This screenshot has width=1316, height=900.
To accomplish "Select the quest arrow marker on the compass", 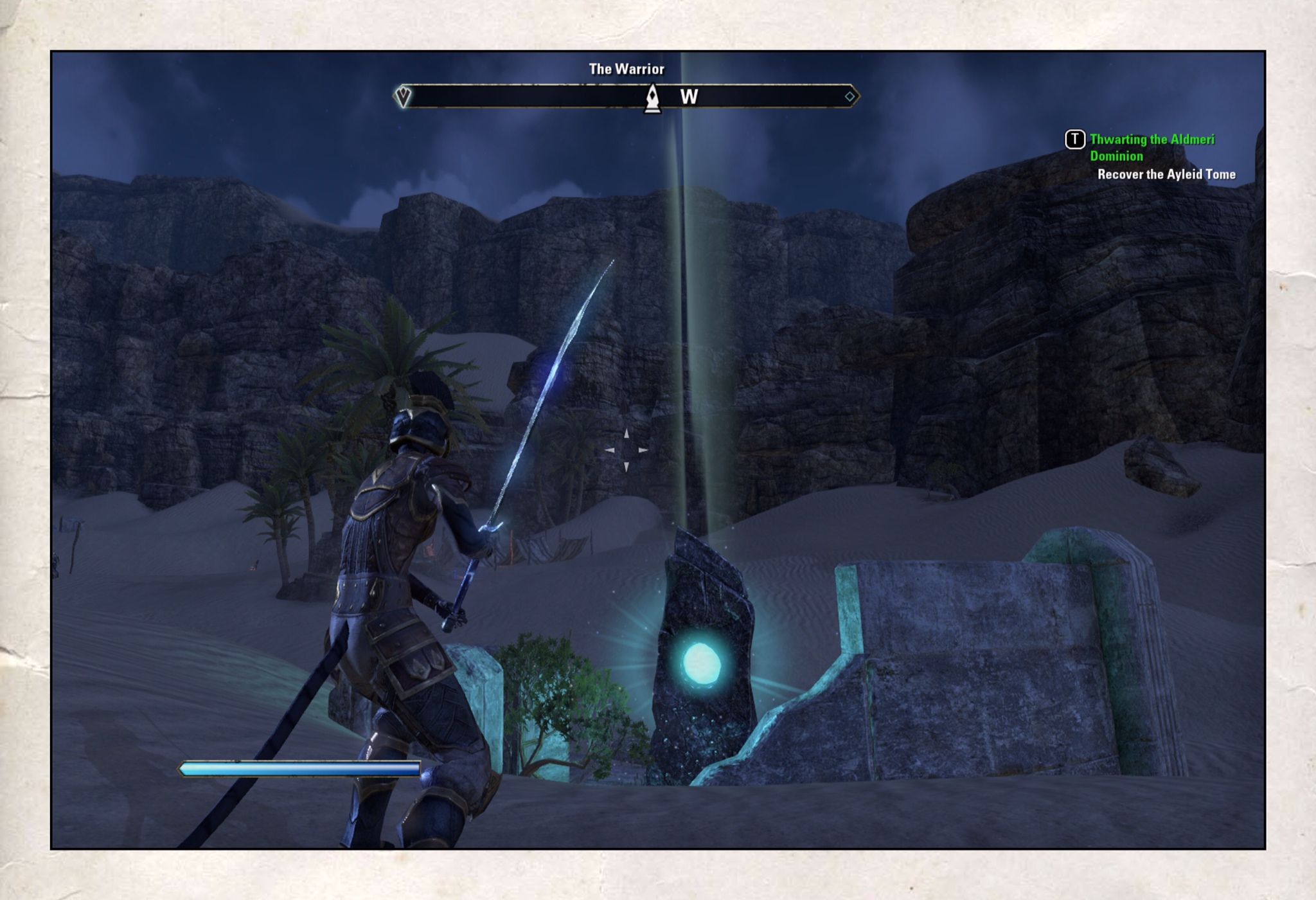I will pyautogui.click(x=403, y=96).
